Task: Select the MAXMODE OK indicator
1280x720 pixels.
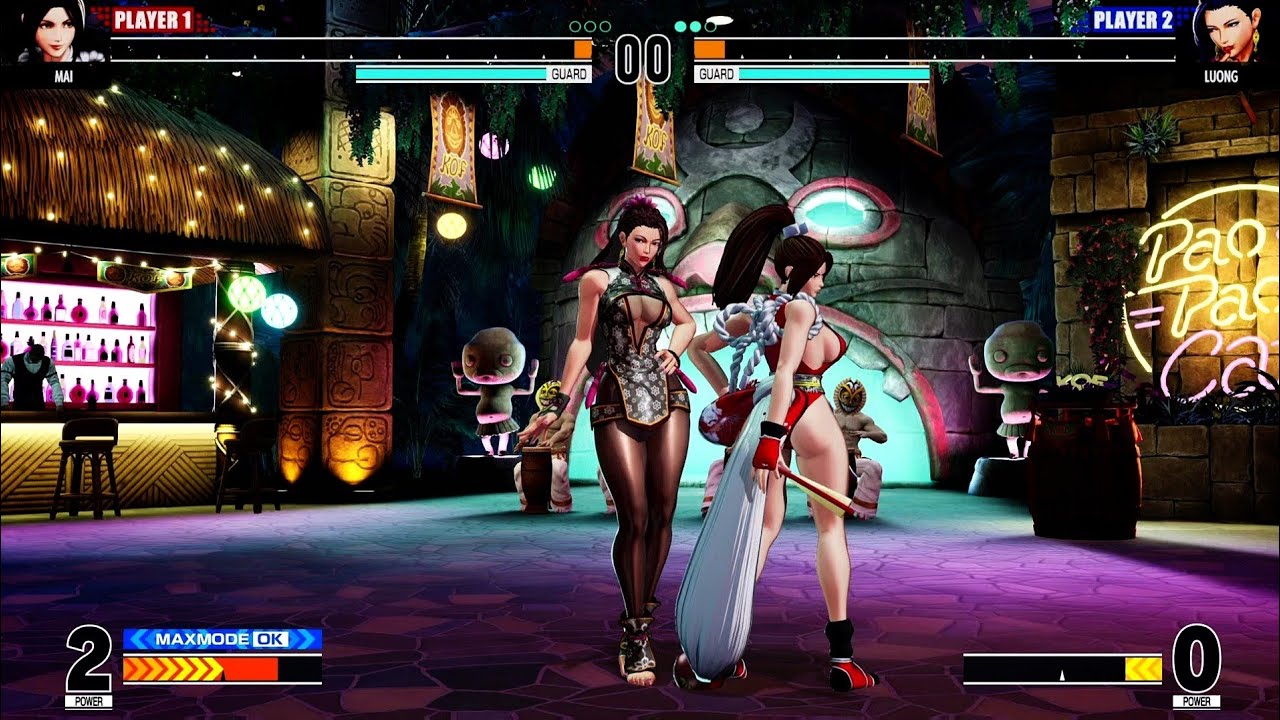Action: click(x=222, y=639)
